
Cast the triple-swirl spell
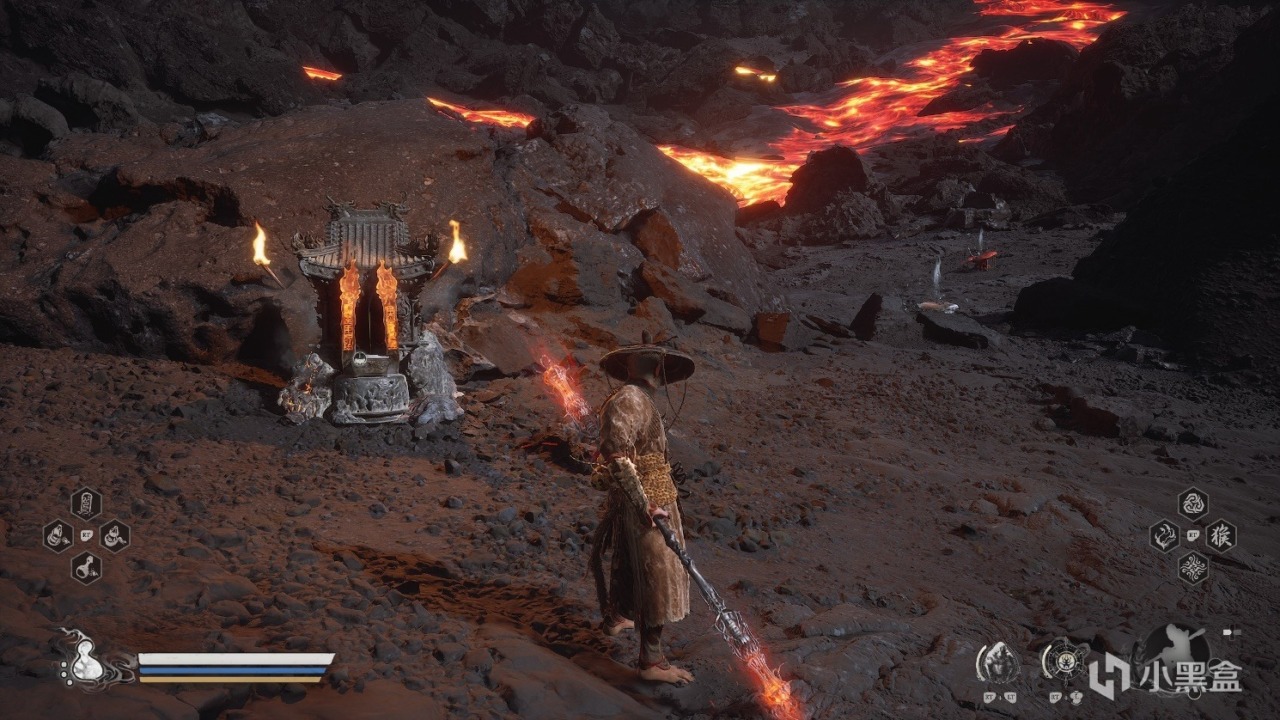tap(1192, 503)
